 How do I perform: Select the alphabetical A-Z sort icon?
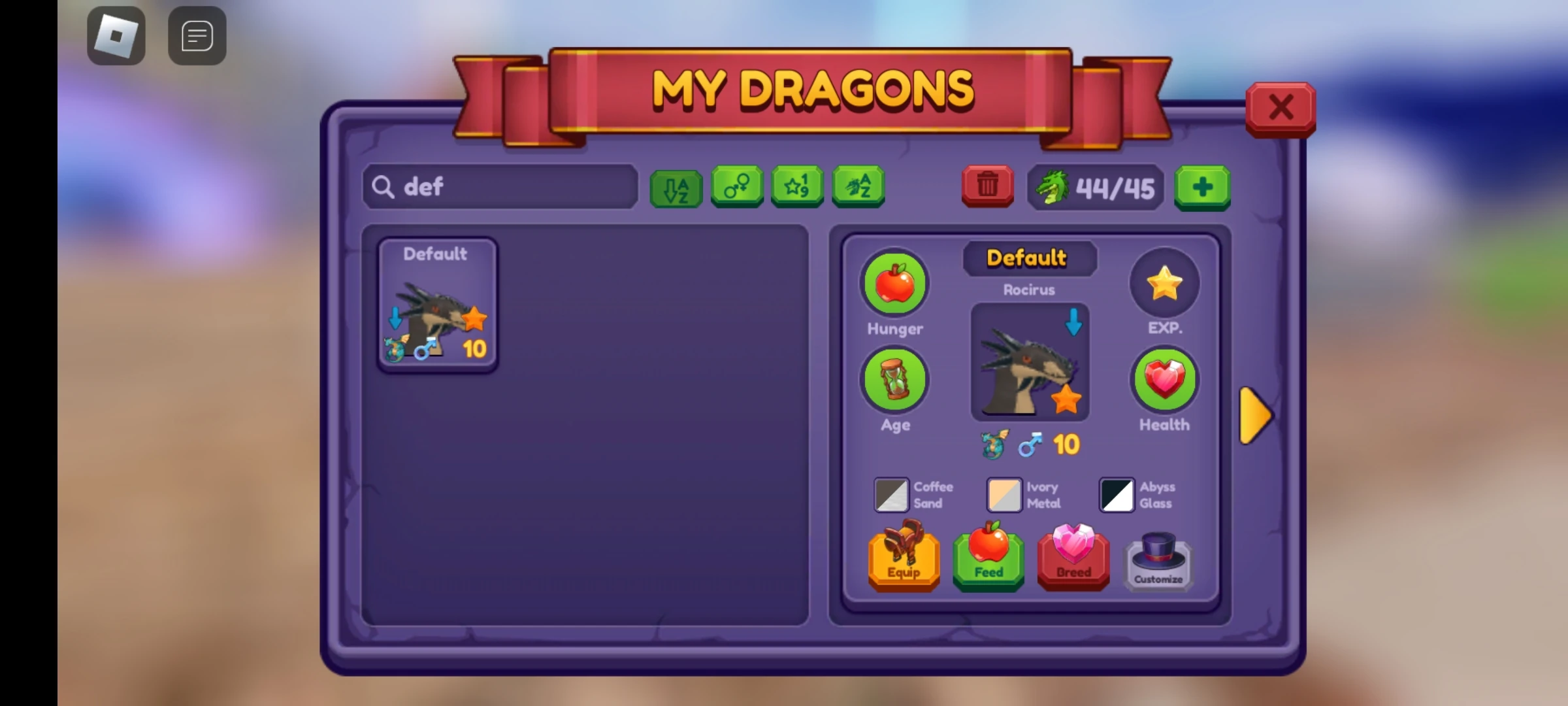(676, 188)
